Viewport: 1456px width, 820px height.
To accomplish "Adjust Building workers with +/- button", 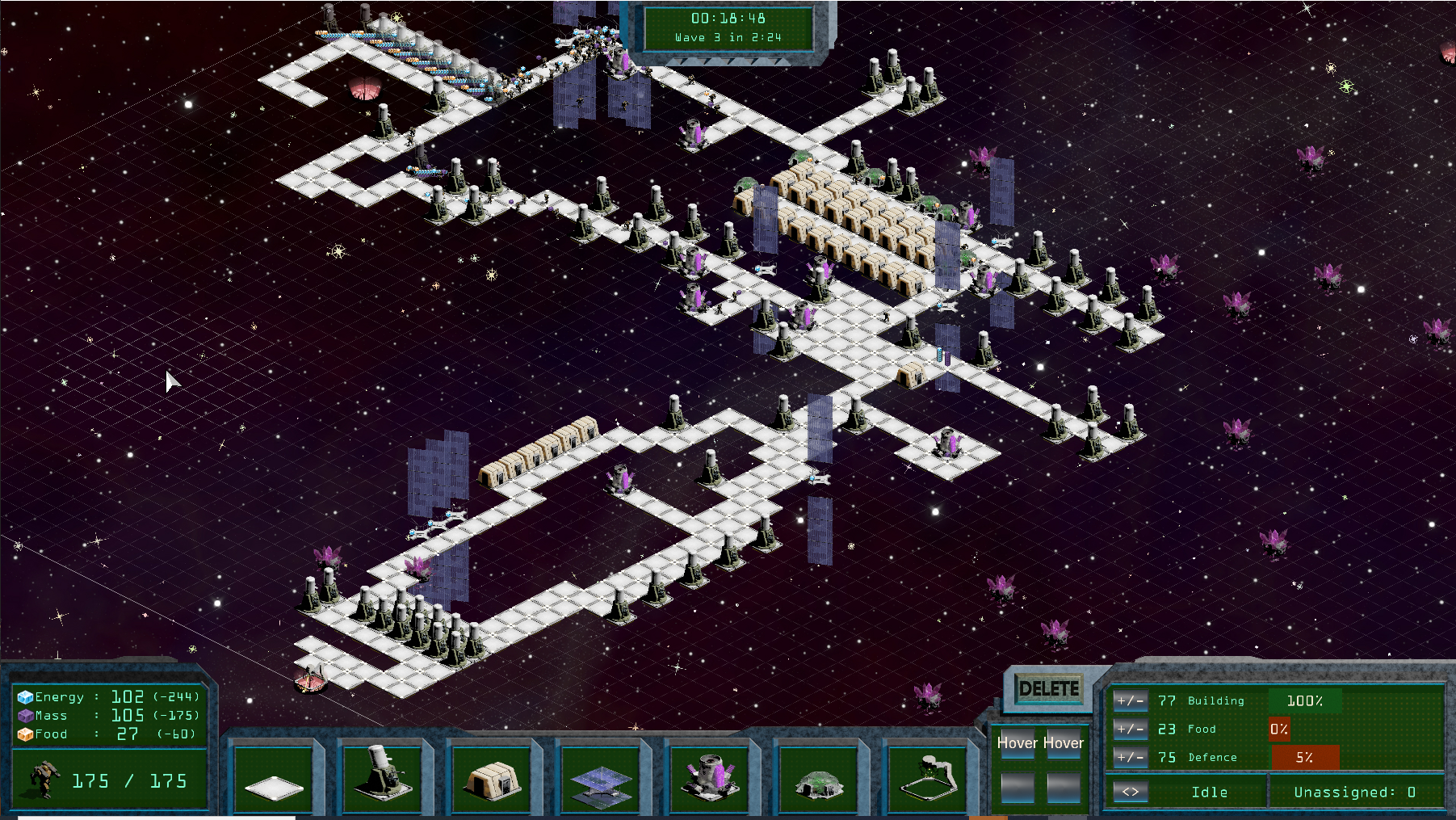I will click(x=1130, y=700).
